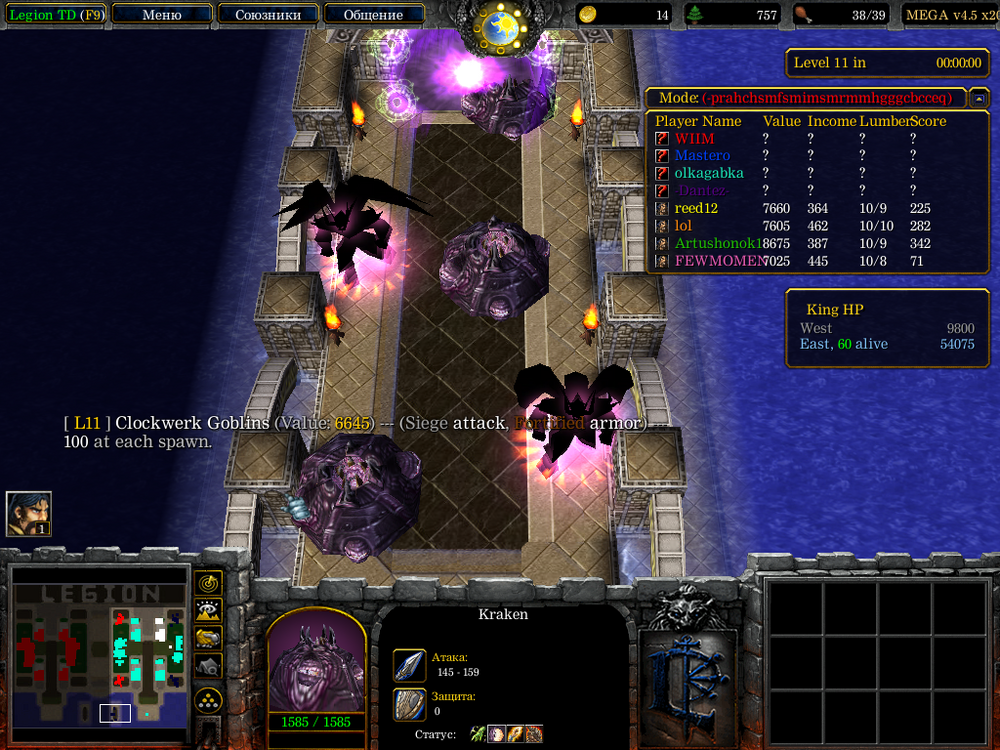Click the attack damage sword icon
This screenshot has height=750, width=1000.
coord(410,665)
